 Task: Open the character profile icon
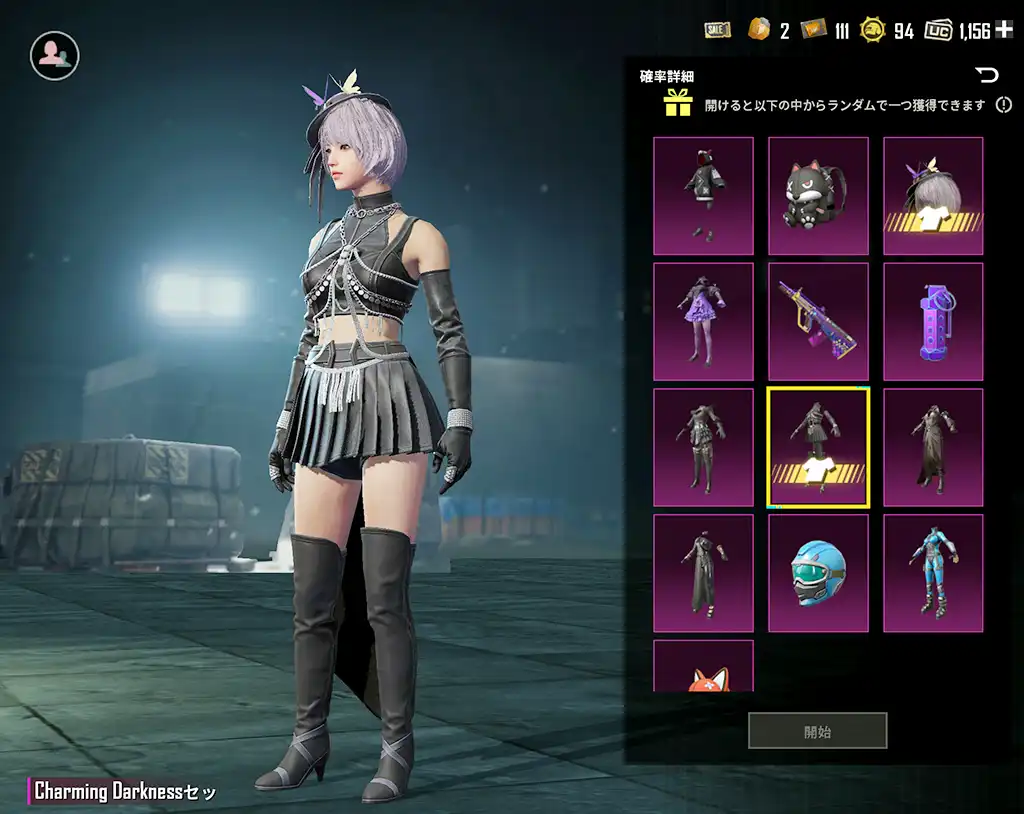[54, 56]
